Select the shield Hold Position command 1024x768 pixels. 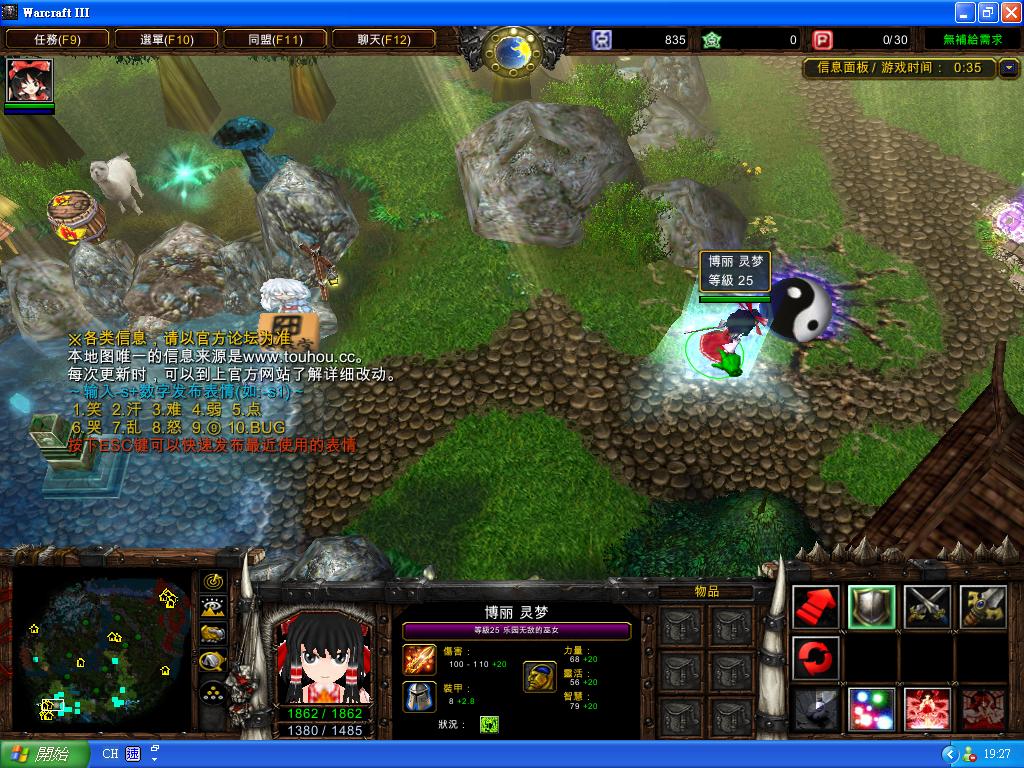[x=871, y=605]
